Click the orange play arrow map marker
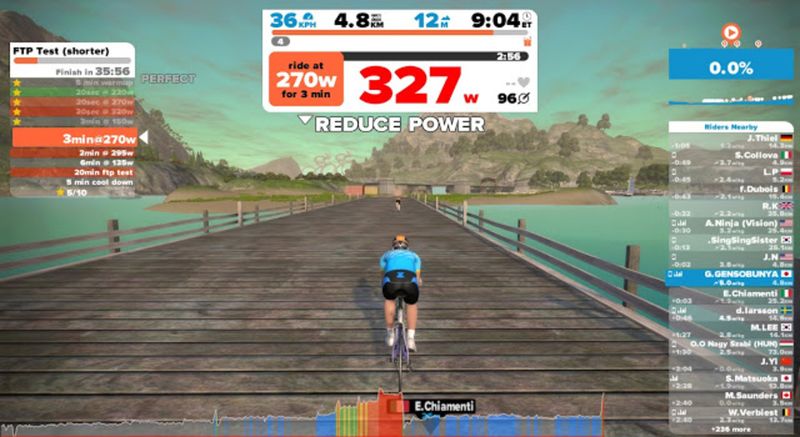The image size is (800, 437). pyautogui.click(x=732, y=33)
